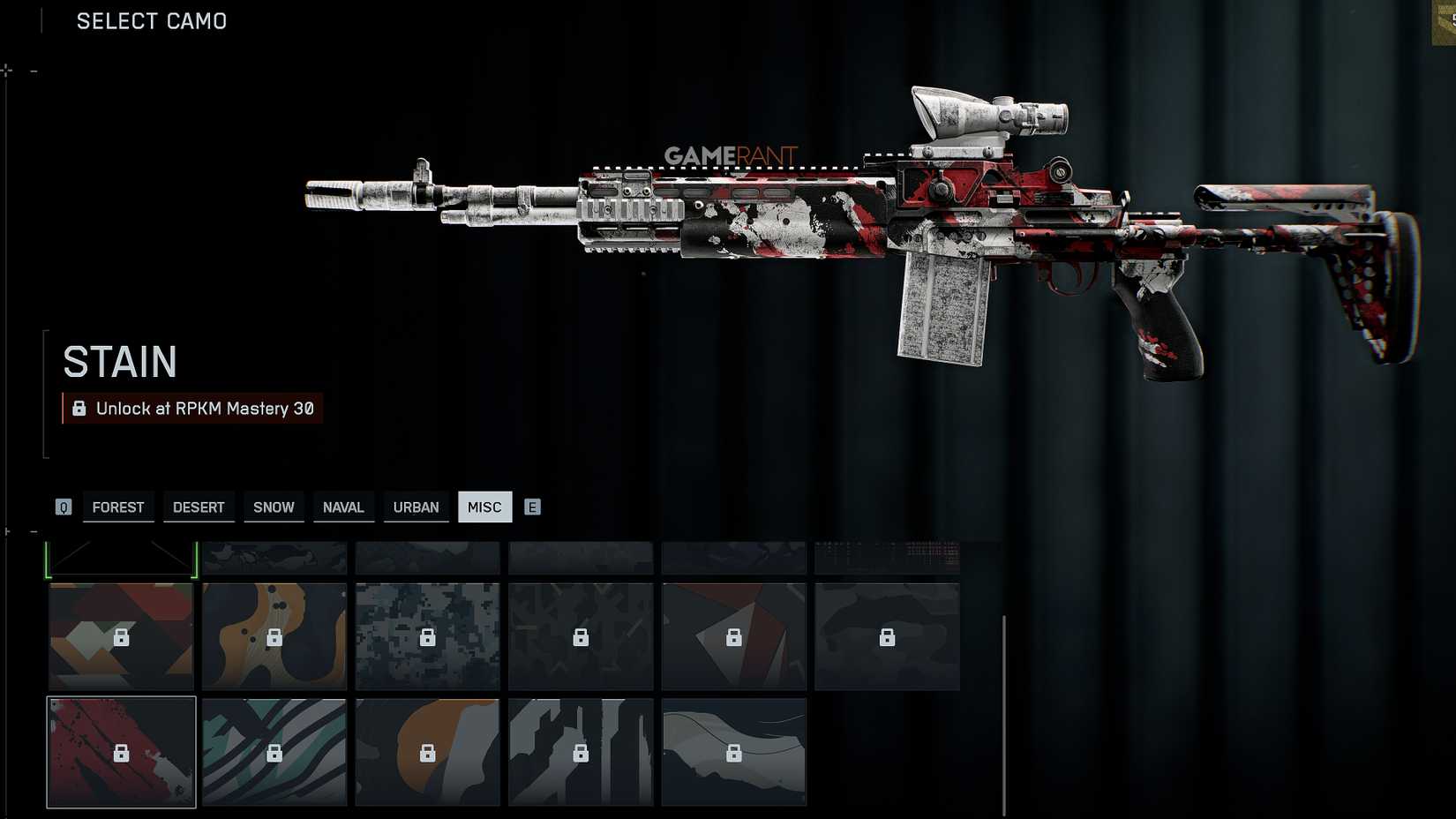Pick the red, tan and green geometric camo
This screenshot has width=1456, height=819.
[121, 636]
